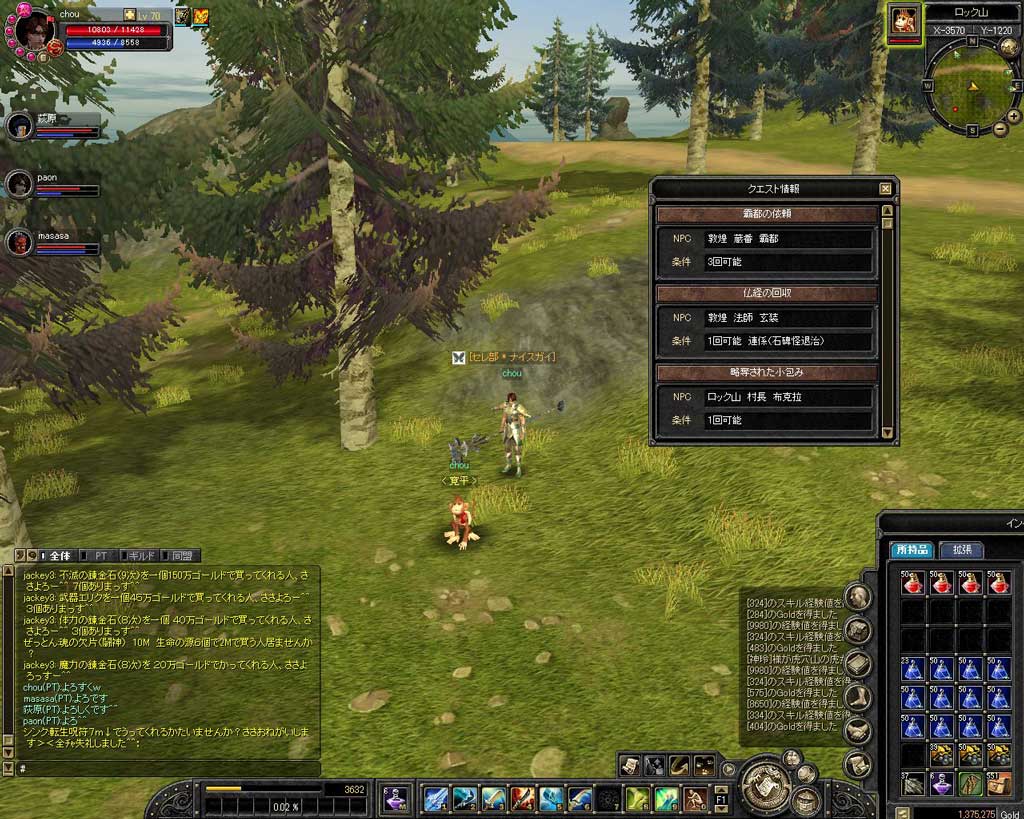This screenshot has width=1024, height=819.
Task: Select the 略奪された小包み quest entry
Action: coord(767,372)
